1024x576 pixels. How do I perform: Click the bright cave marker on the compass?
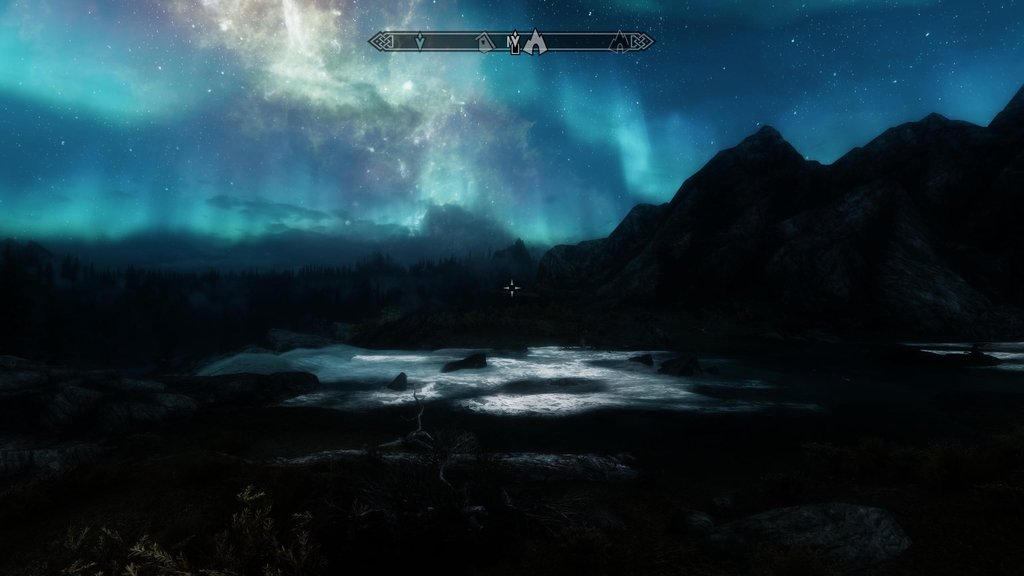pyautogui.click(x=535, y=41)
